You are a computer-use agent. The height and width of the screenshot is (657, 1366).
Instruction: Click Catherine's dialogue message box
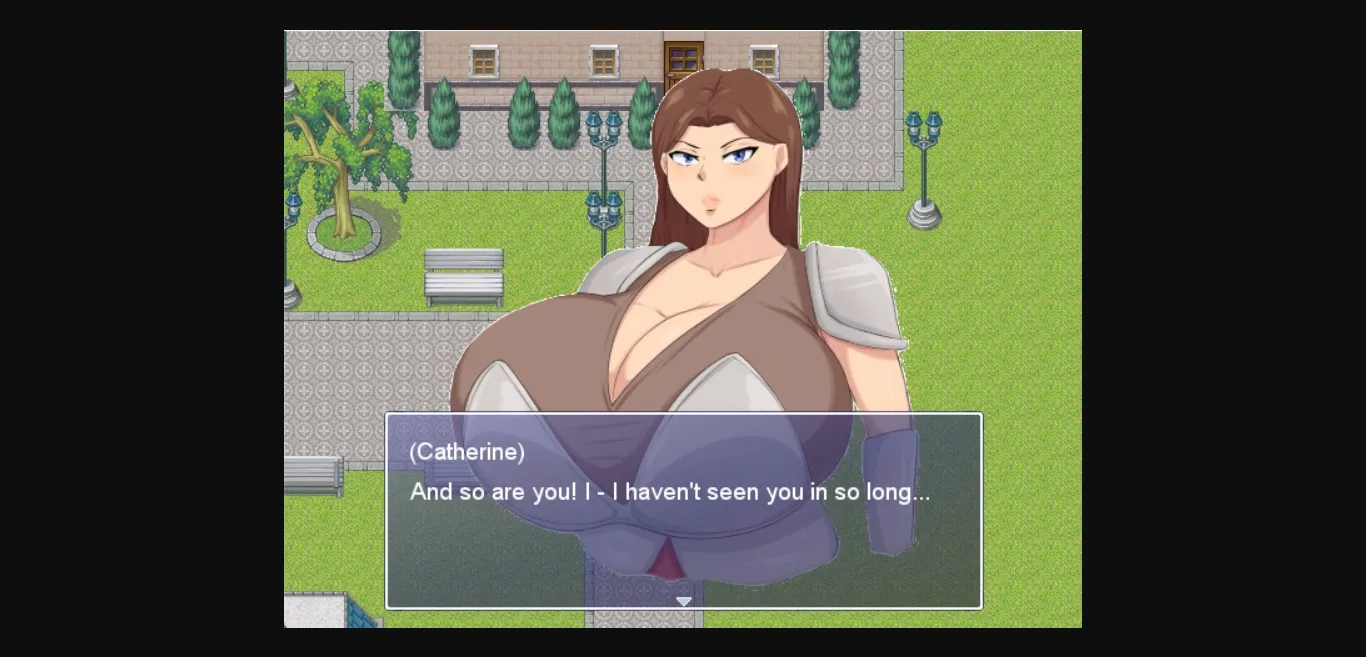(684, 510)
